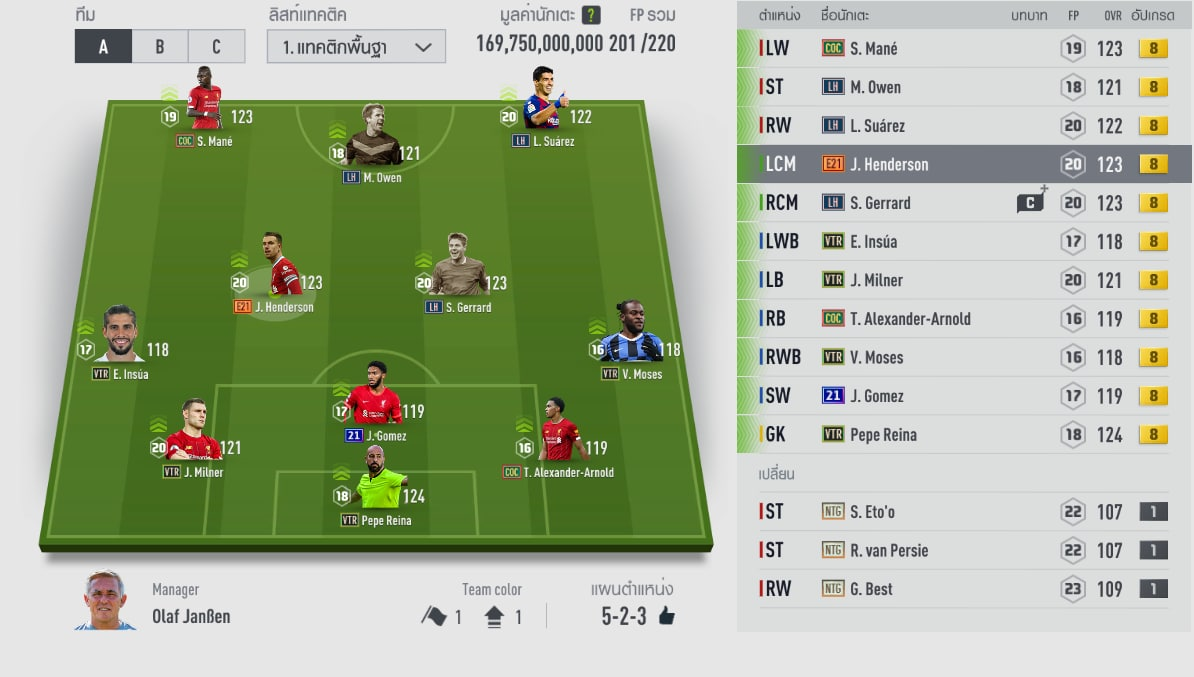Choose L. Suárez player card on pitch
The height and width of the screenshot is (677, 1194).
545,102
